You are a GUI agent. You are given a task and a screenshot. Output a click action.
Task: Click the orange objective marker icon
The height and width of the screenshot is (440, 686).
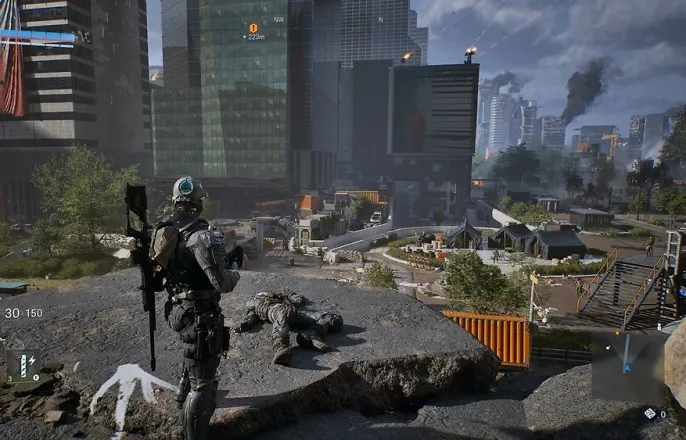point(253,28)
